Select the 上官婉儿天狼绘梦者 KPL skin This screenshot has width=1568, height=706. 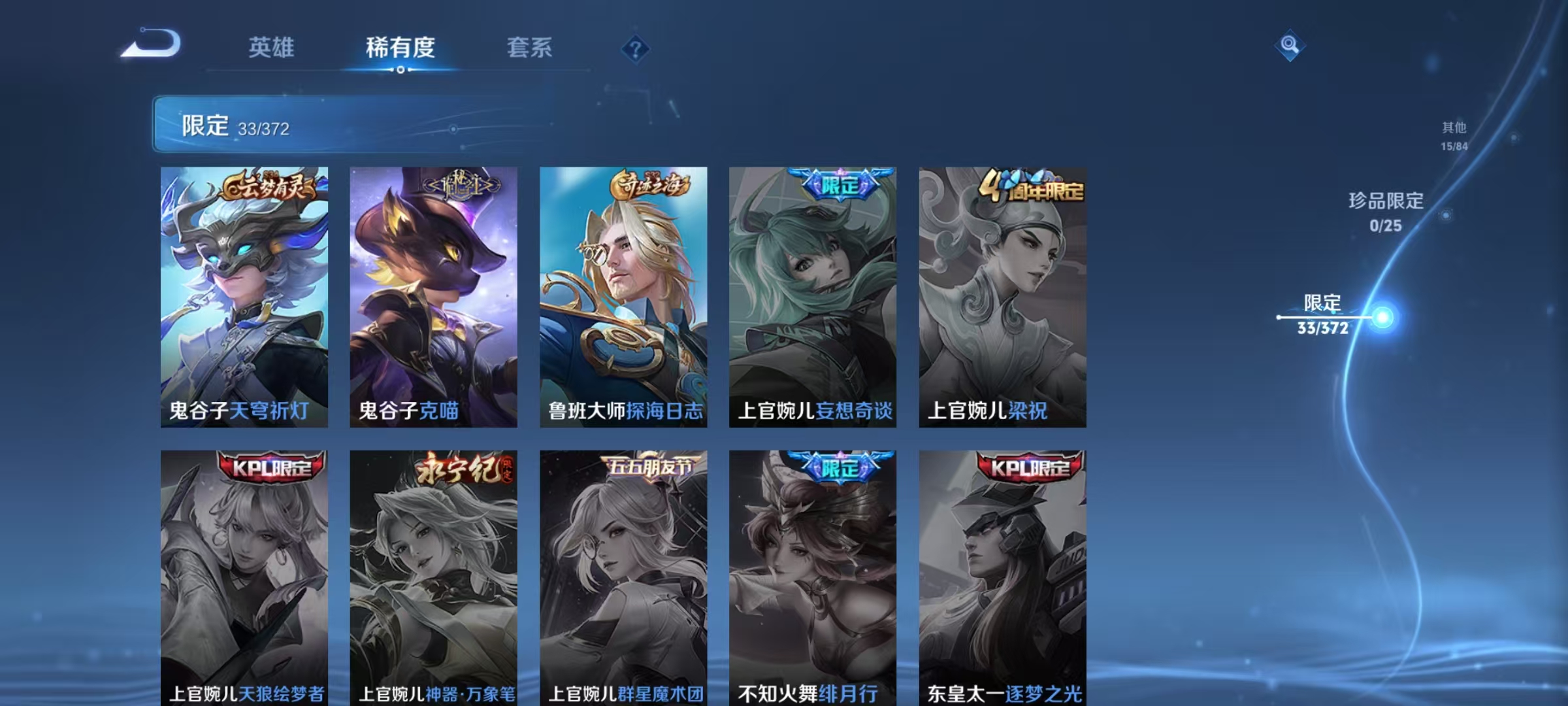[245, 582]
